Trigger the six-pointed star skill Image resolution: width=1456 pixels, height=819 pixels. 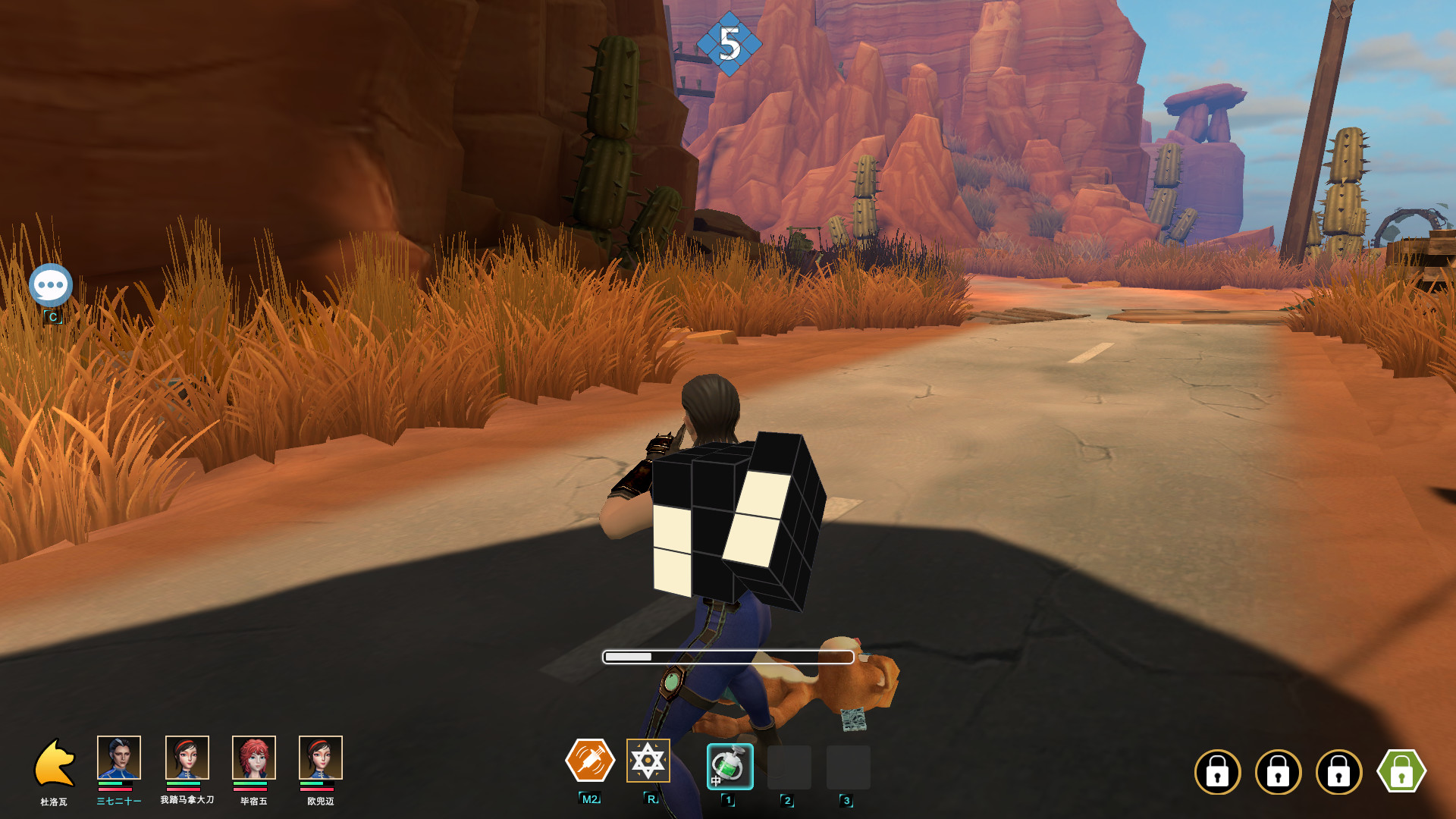tap(648, 761)
